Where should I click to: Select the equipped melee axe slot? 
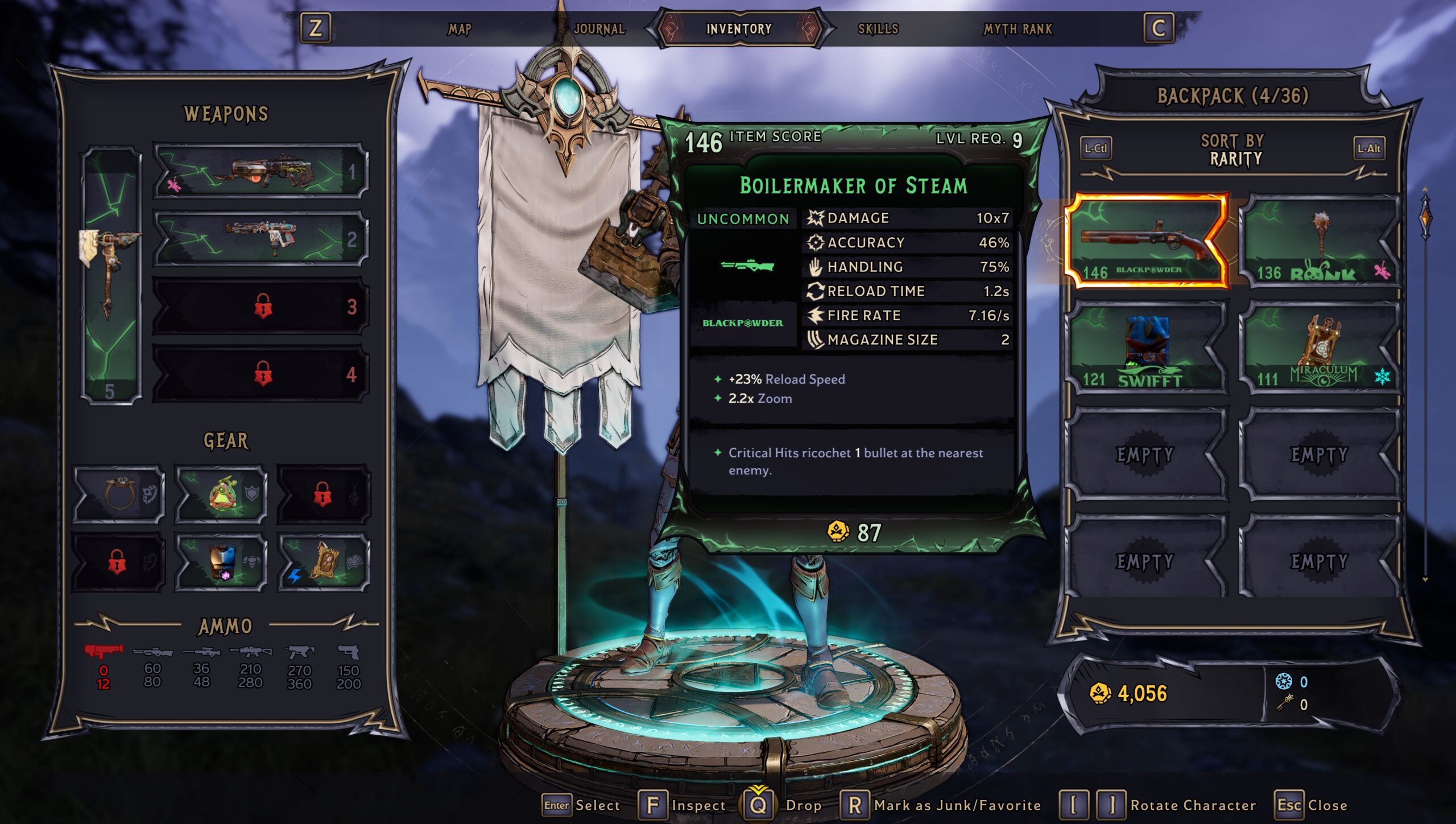point(111,276)
